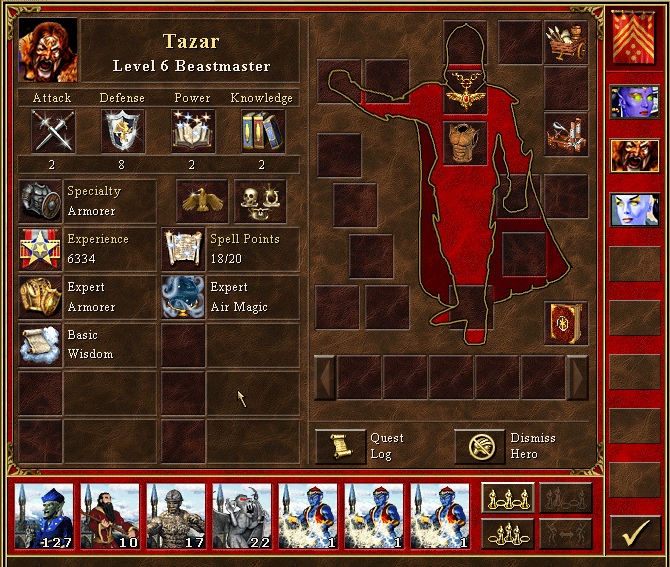Viewport: 670px width, 567px height.
Task: Select the gremlin stack of 127
Action: click(x=43, y=517)
